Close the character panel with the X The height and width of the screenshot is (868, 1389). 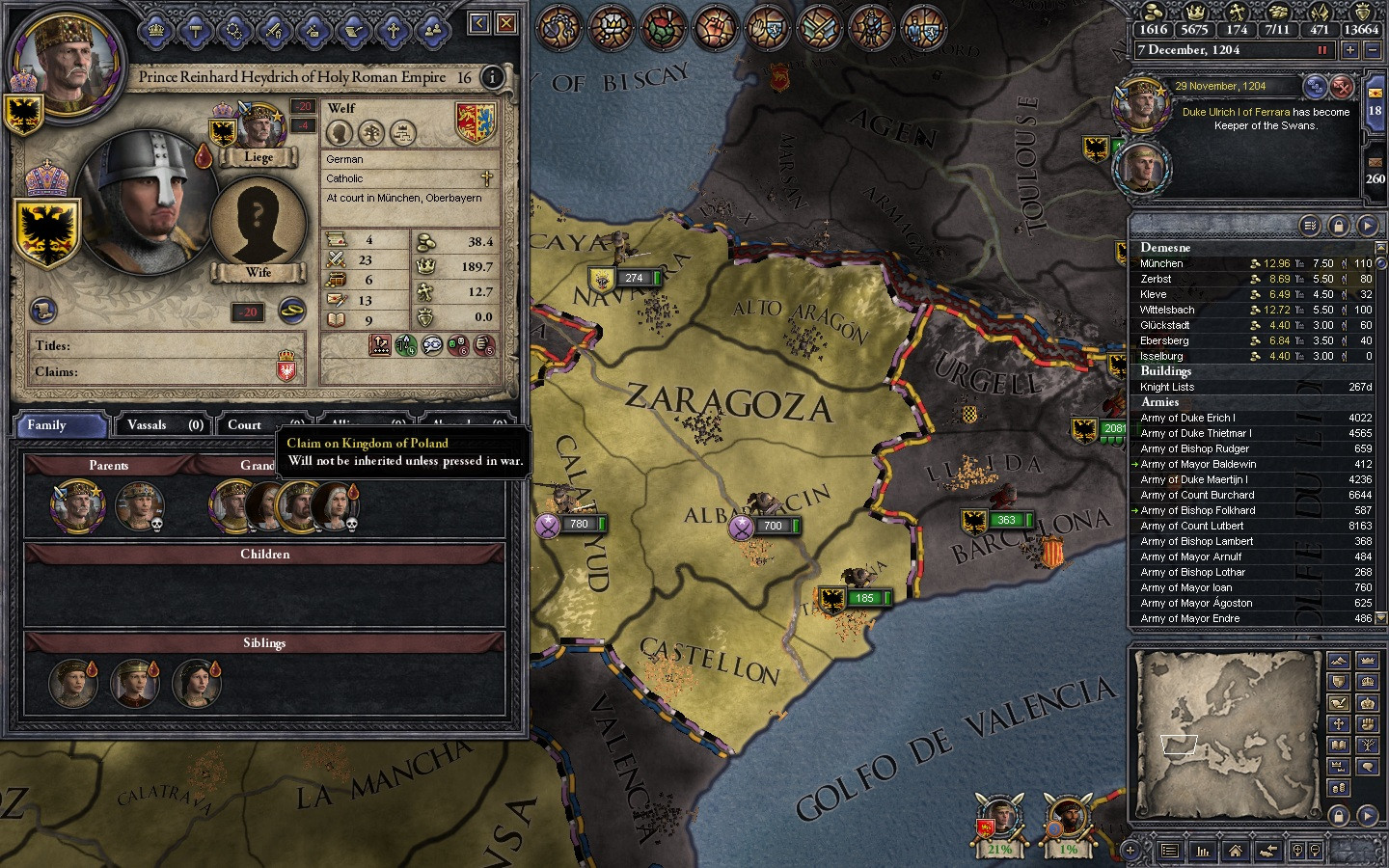[505, 23]
